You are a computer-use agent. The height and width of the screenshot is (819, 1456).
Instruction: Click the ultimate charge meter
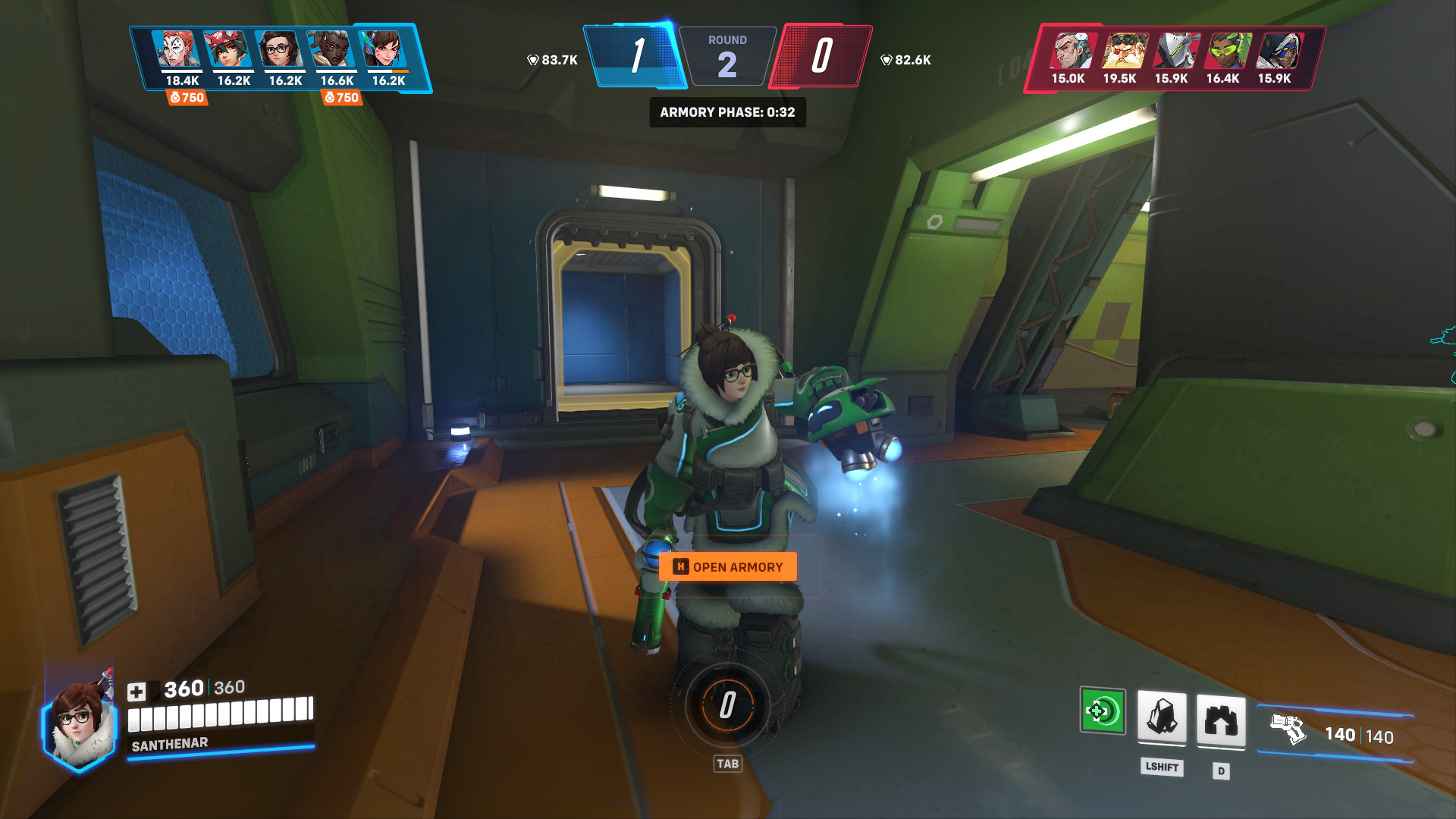tap(727, 705)
